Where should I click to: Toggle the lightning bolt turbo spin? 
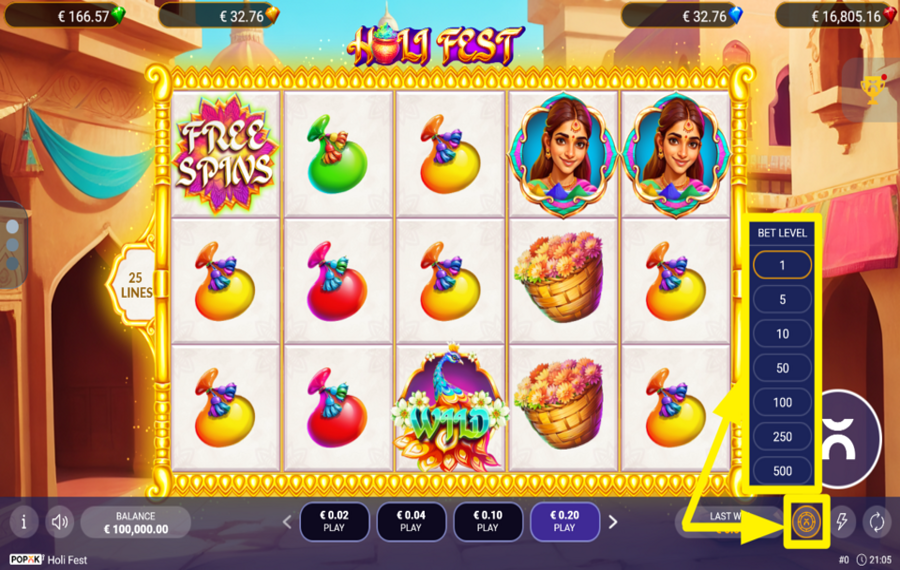click(x=842, y=521)
